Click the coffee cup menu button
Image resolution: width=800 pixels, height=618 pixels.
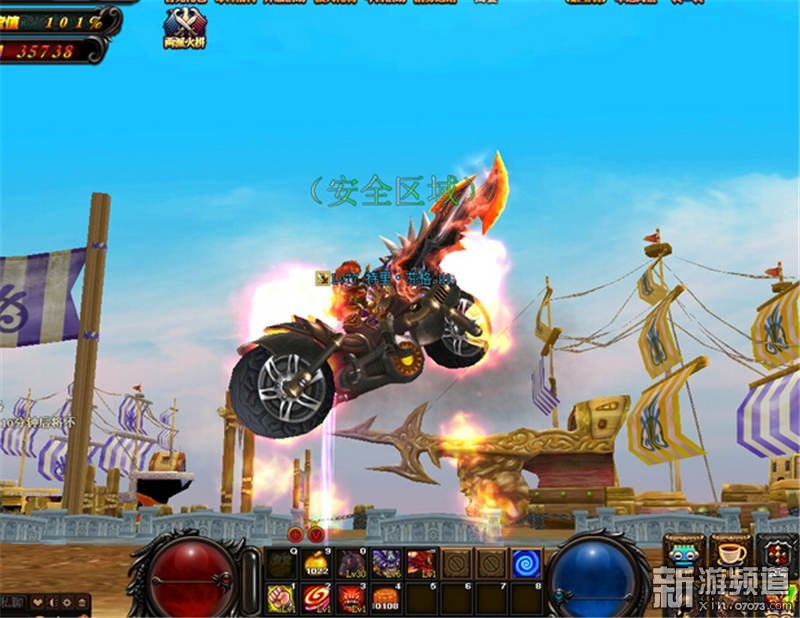click(730, 554)
